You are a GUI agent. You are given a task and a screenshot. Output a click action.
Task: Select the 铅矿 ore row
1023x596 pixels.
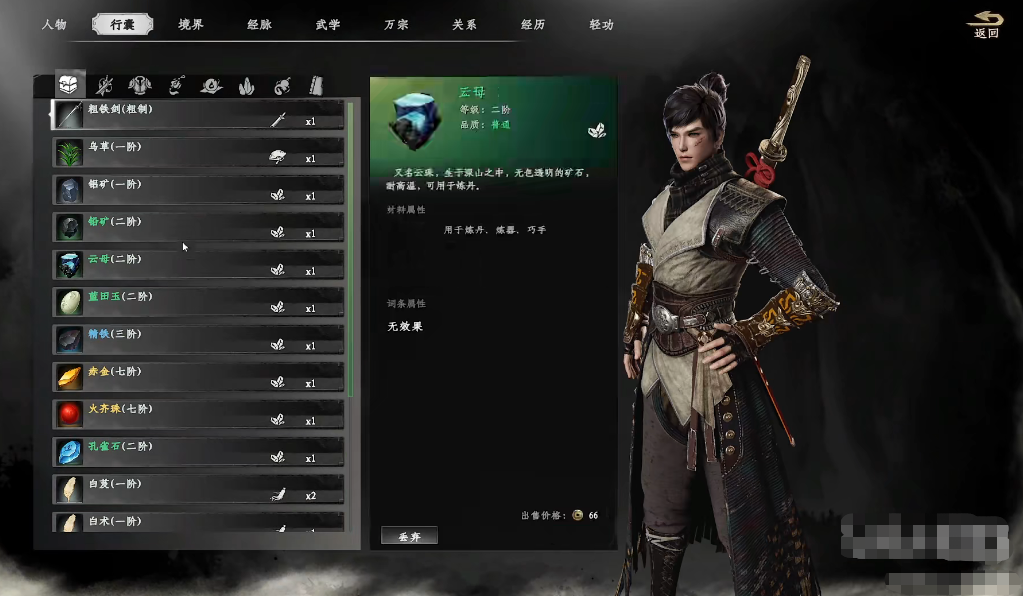(198, 227)
